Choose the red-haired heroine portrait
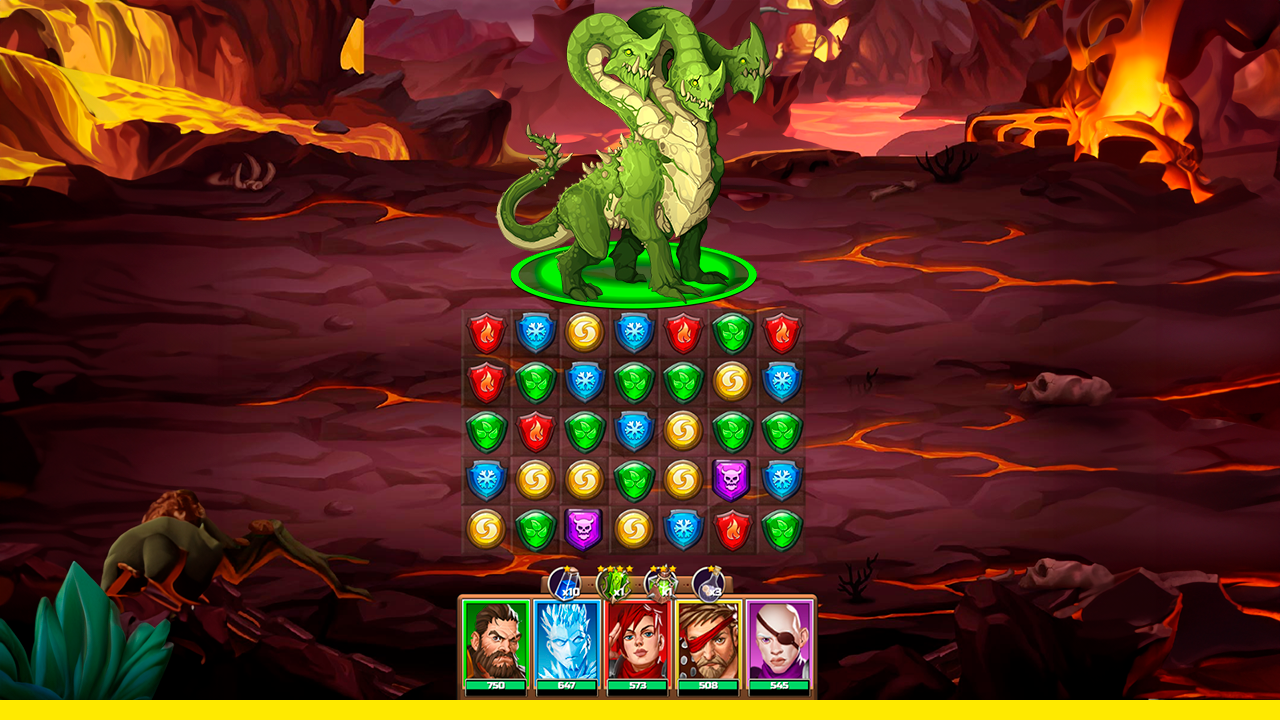Screen dimensions: 1280x720 (x=637, y=640)
